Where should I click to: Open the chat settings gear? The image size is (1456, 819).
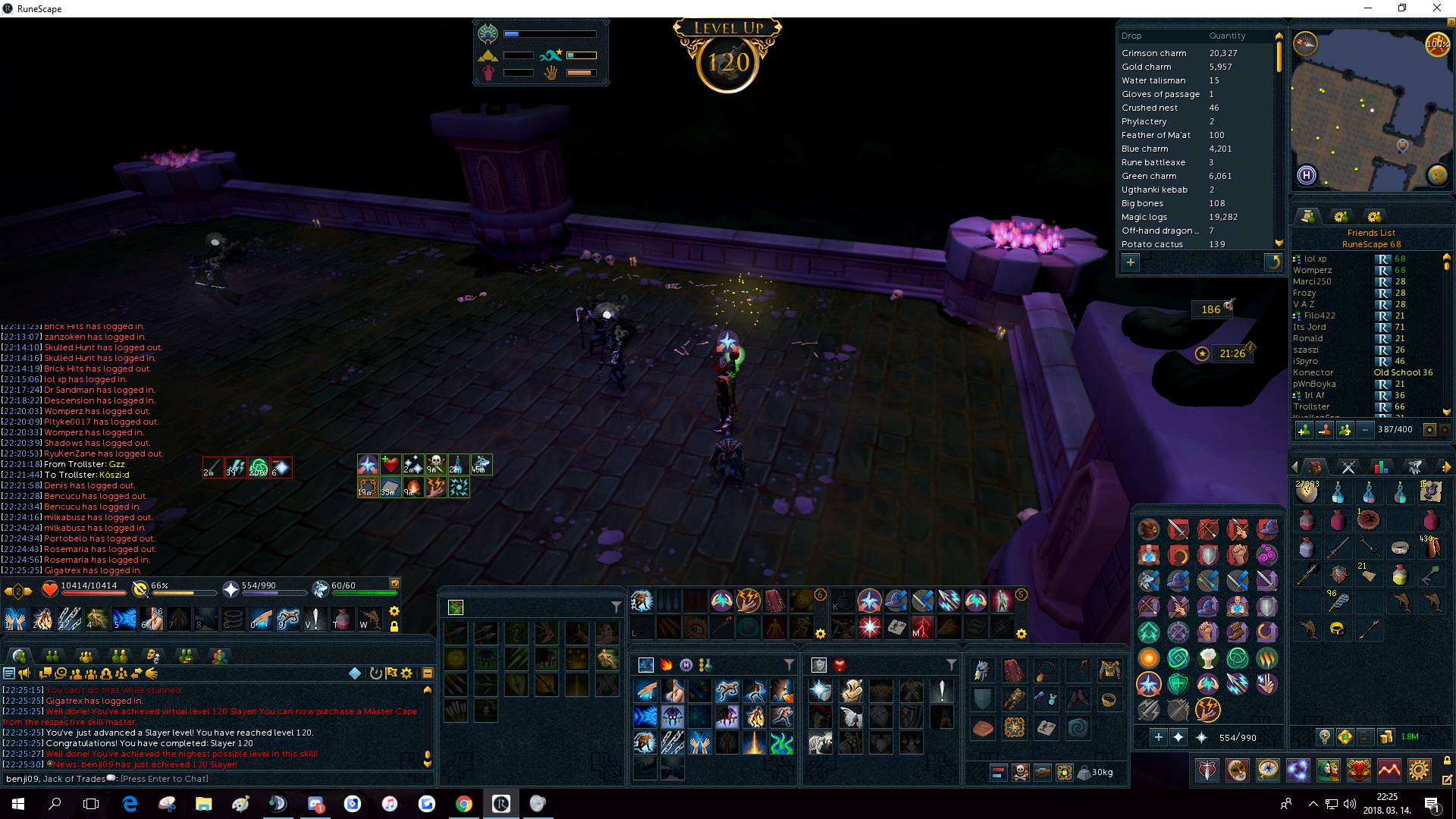407,673
